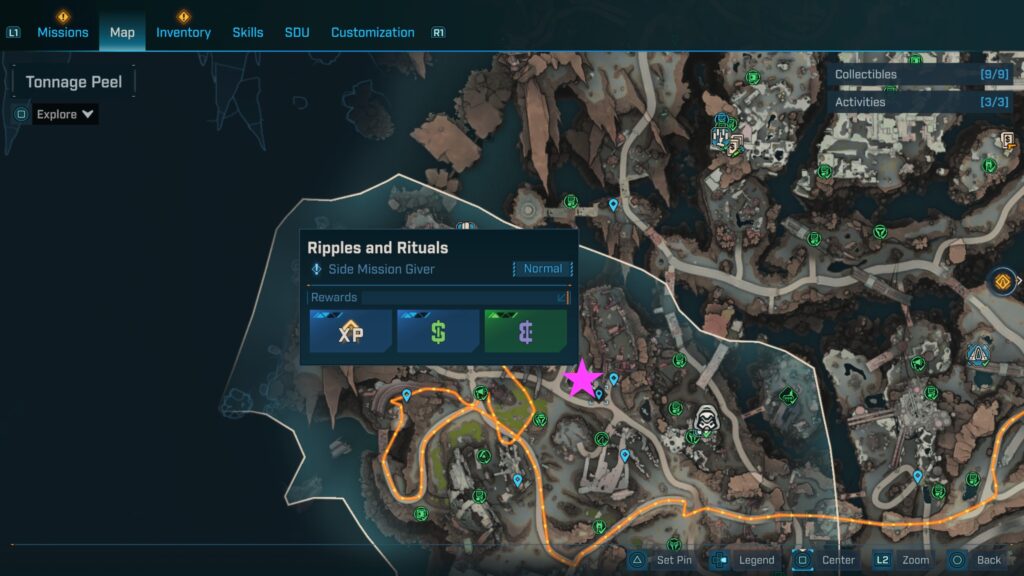Select the Activities tracker row

tap(922, 102)
